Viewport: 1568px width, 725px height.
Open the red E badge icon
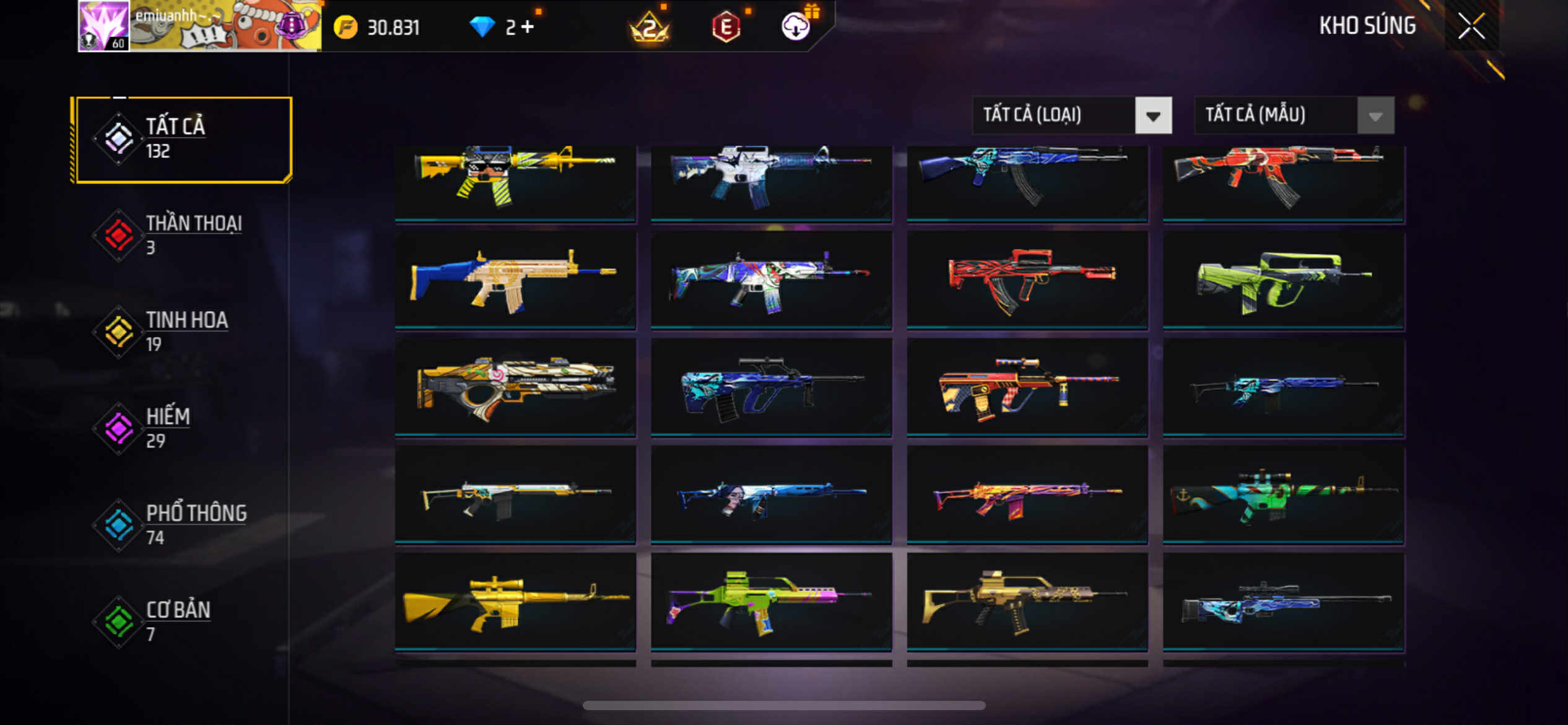click(726, 27)
